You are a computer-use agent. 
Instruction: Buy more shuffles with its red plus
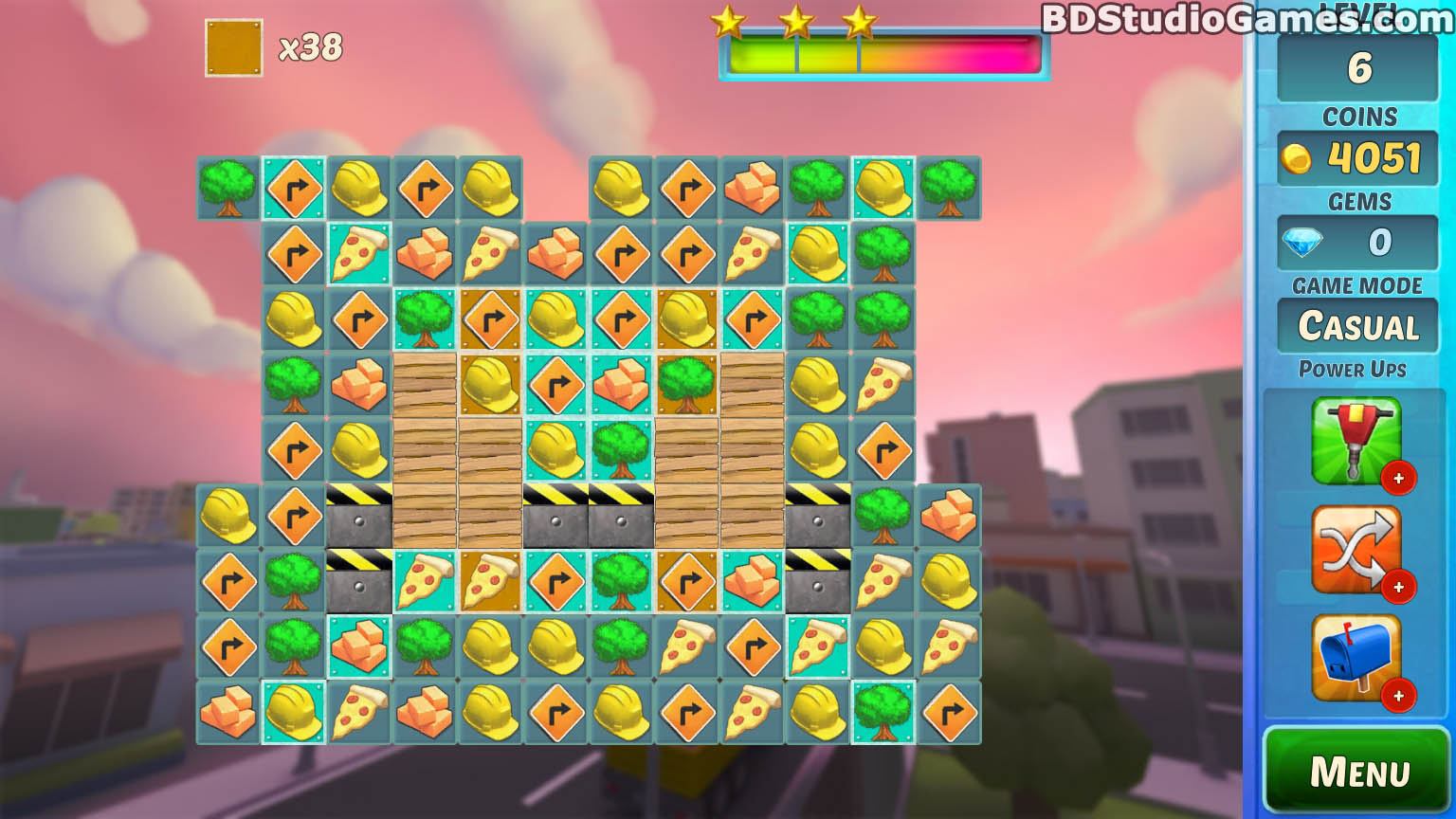pos(1398,588)
